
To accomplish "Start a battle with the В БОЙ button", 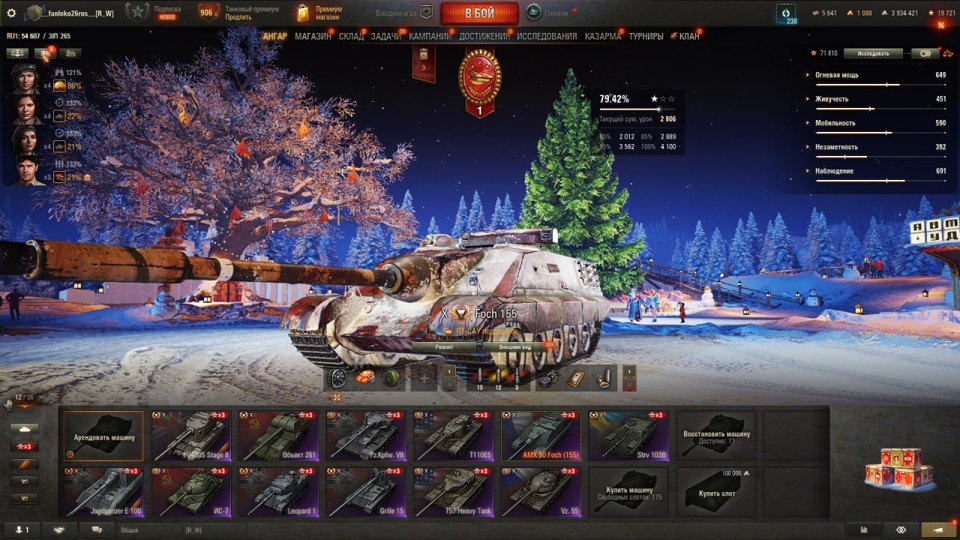I will [479, 13].
